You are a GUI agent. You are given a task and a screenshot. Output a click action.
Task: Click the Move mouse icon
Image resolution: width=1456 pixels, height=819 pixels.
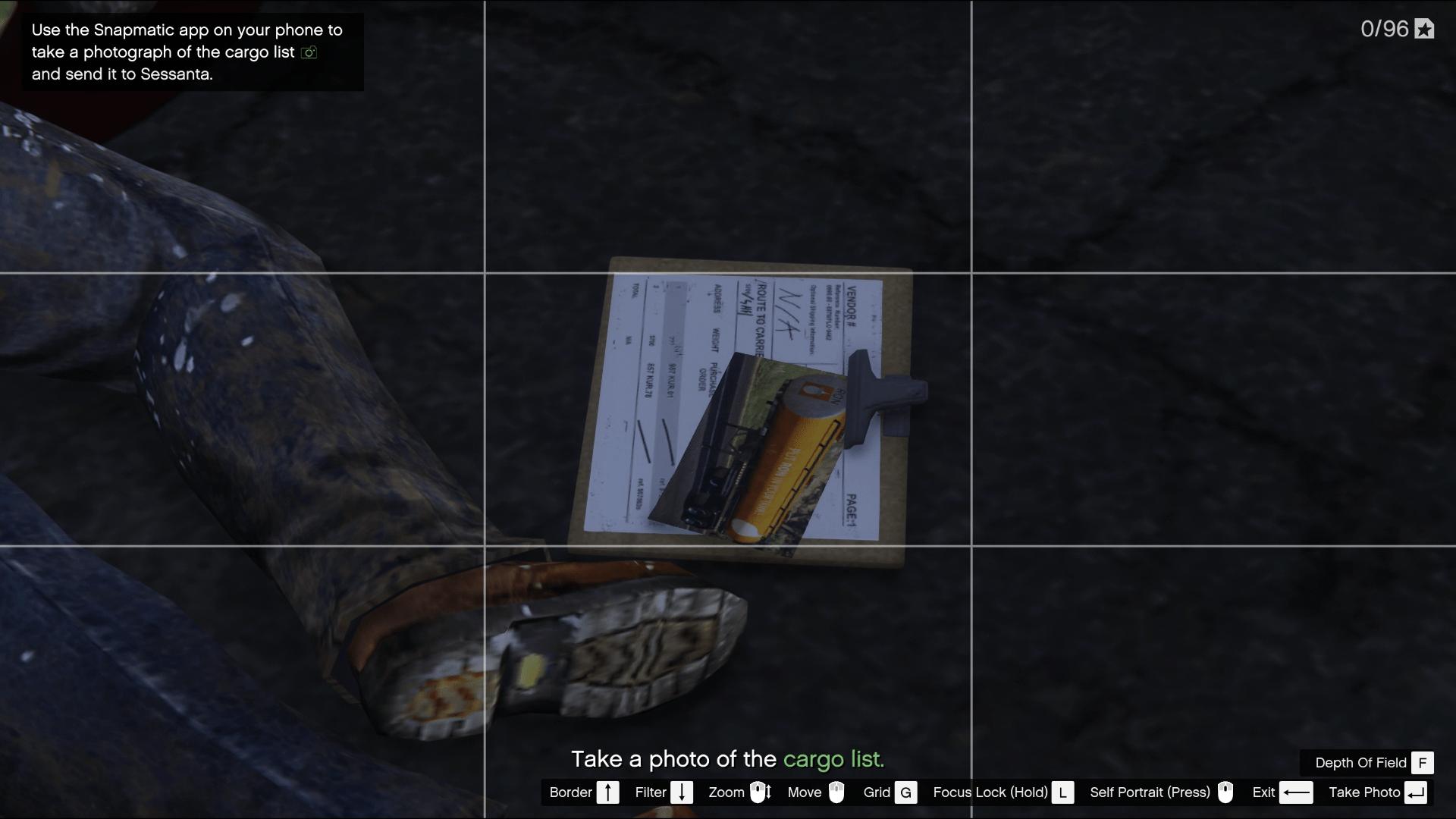[838, 792]
